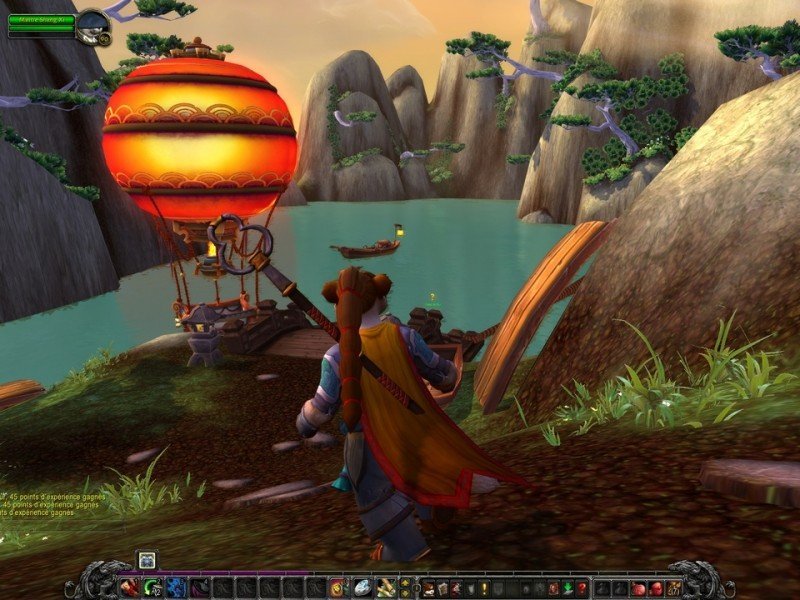
Task: Trigger the dark purple ability icon
Action: (198, 588)
